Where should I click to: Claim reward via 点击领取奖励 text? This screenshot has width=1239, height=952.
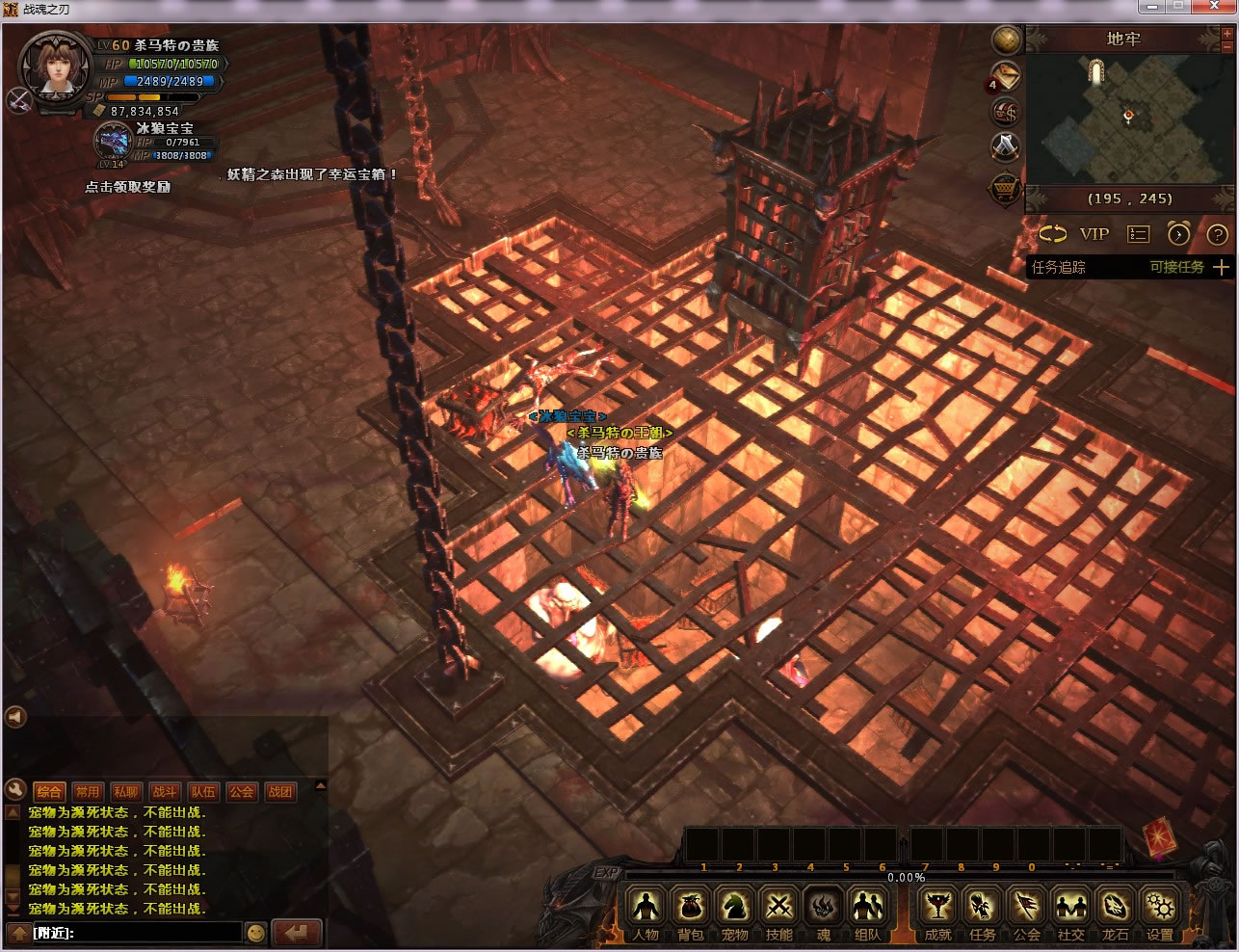pos(127,187)
